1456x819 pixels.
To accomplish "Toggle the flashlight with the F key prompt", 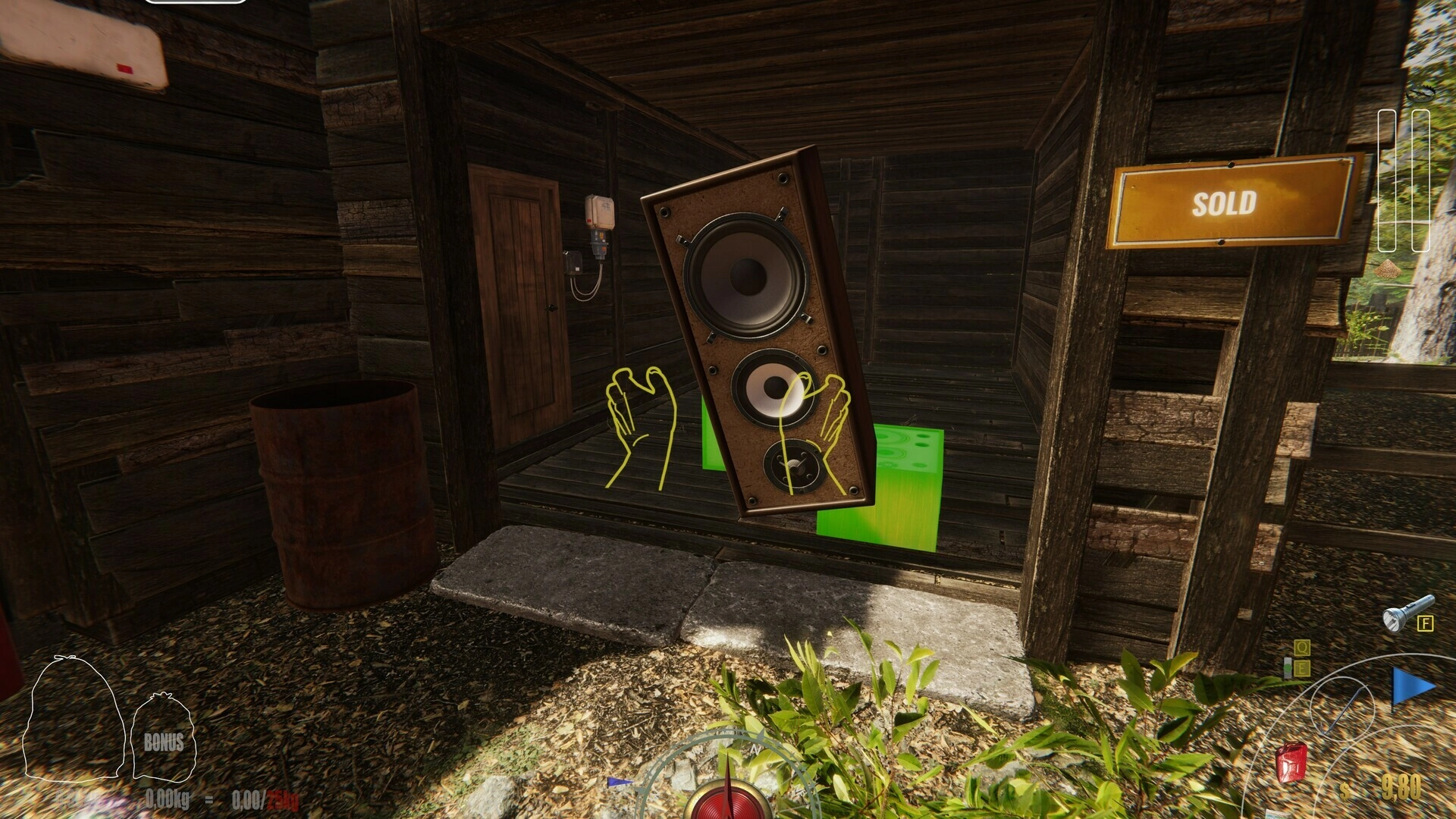I will (1426, 625).
